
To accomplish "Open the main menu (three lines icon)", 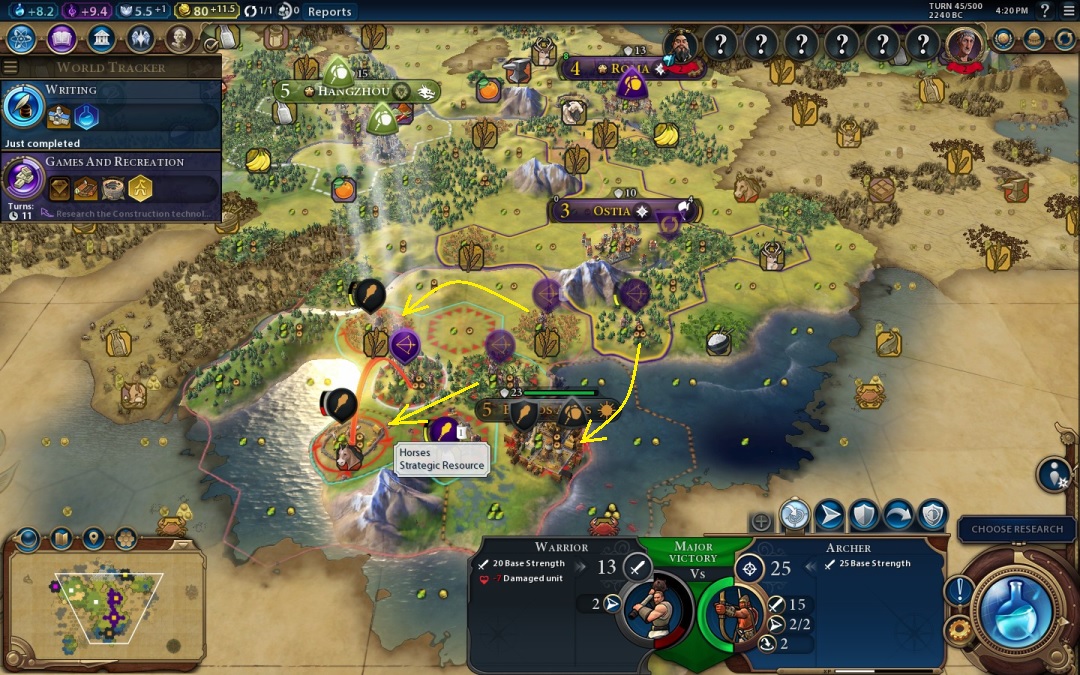I will click(1068, 11).
